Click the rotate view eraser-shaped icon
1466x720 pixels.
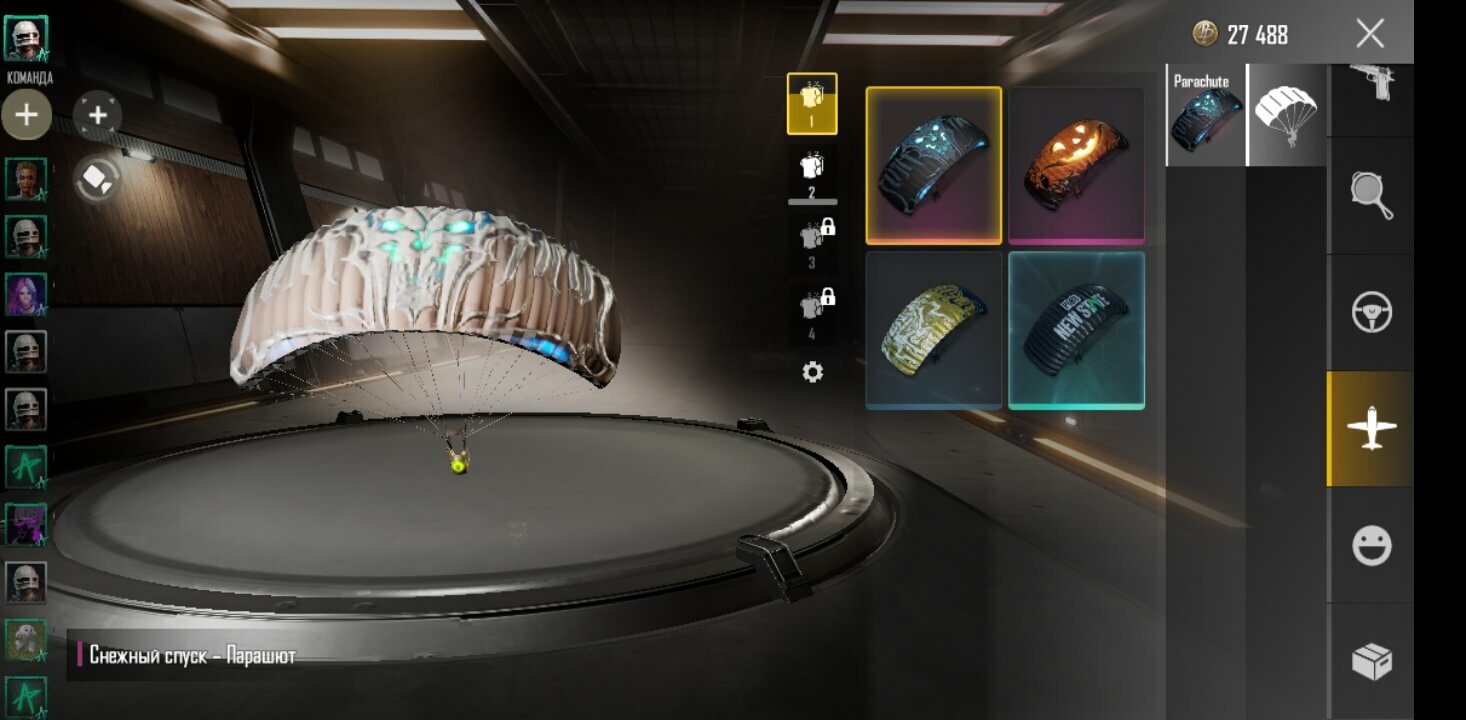click(x=98, y=179)
